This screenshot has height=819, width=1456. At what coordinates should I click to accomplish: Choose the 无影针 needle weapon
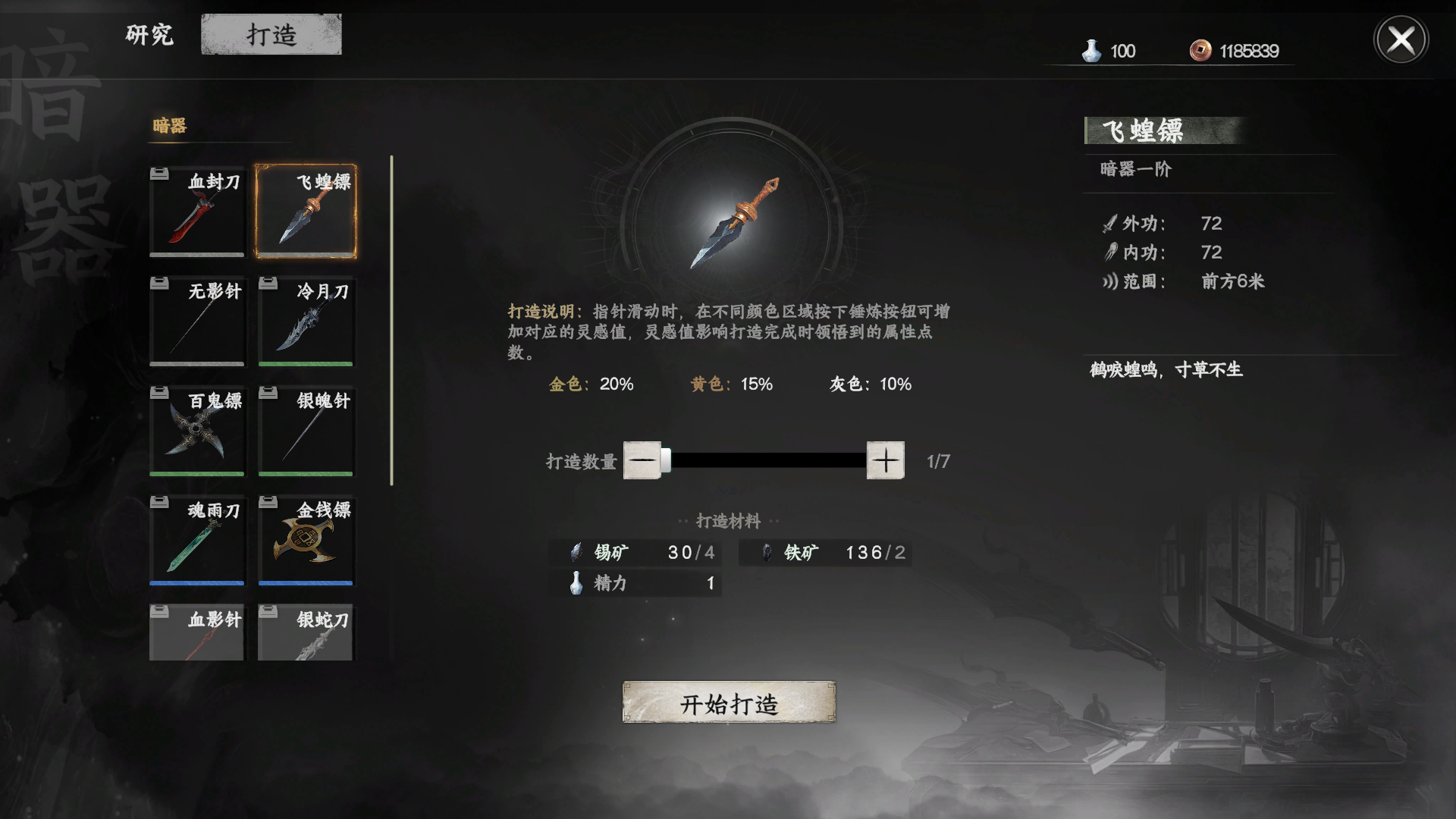tap(196, 321)
